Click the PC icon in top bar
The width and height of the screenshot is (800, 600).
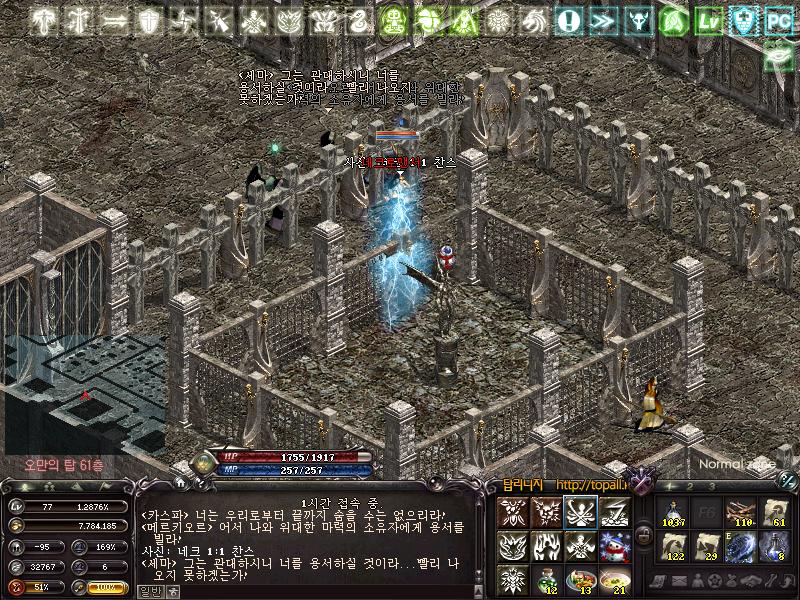[x=777, y=19]
